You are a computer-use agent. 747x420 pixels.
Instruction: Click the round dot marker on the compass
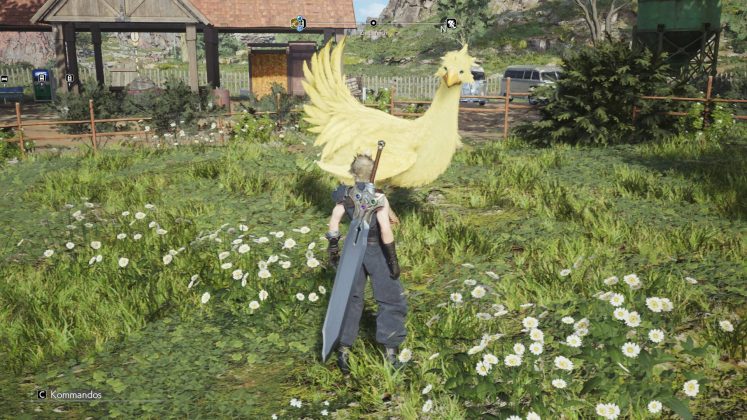click(x=373, y=22)
